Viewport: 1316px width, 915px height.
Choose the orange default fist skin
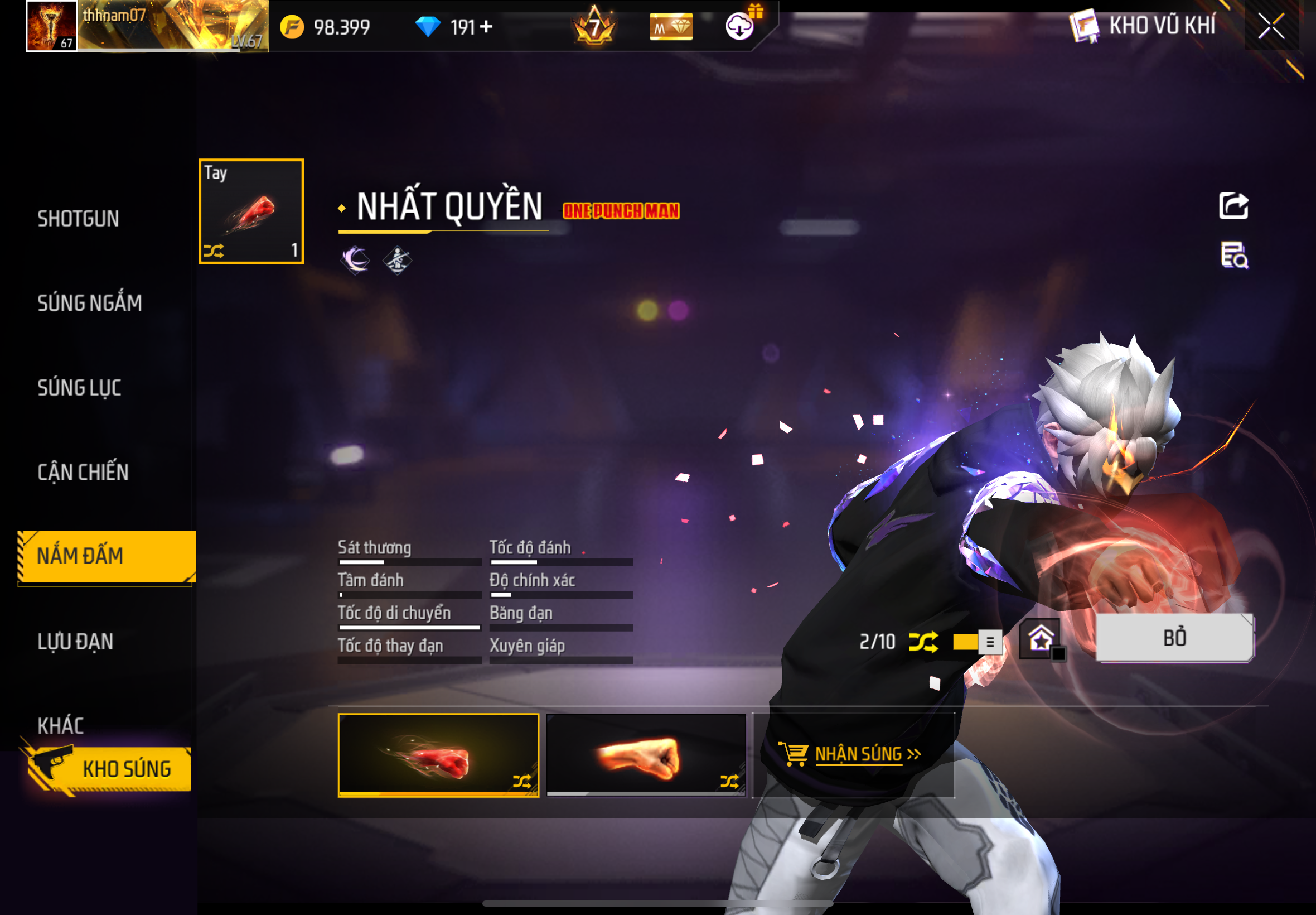646,755
